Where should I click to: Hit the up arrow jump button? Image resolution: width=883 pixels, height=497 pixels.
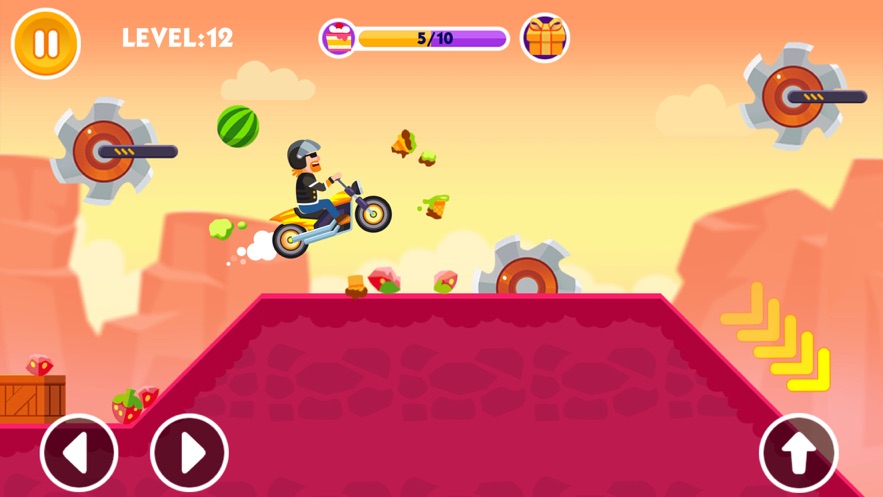coord(798,453)
